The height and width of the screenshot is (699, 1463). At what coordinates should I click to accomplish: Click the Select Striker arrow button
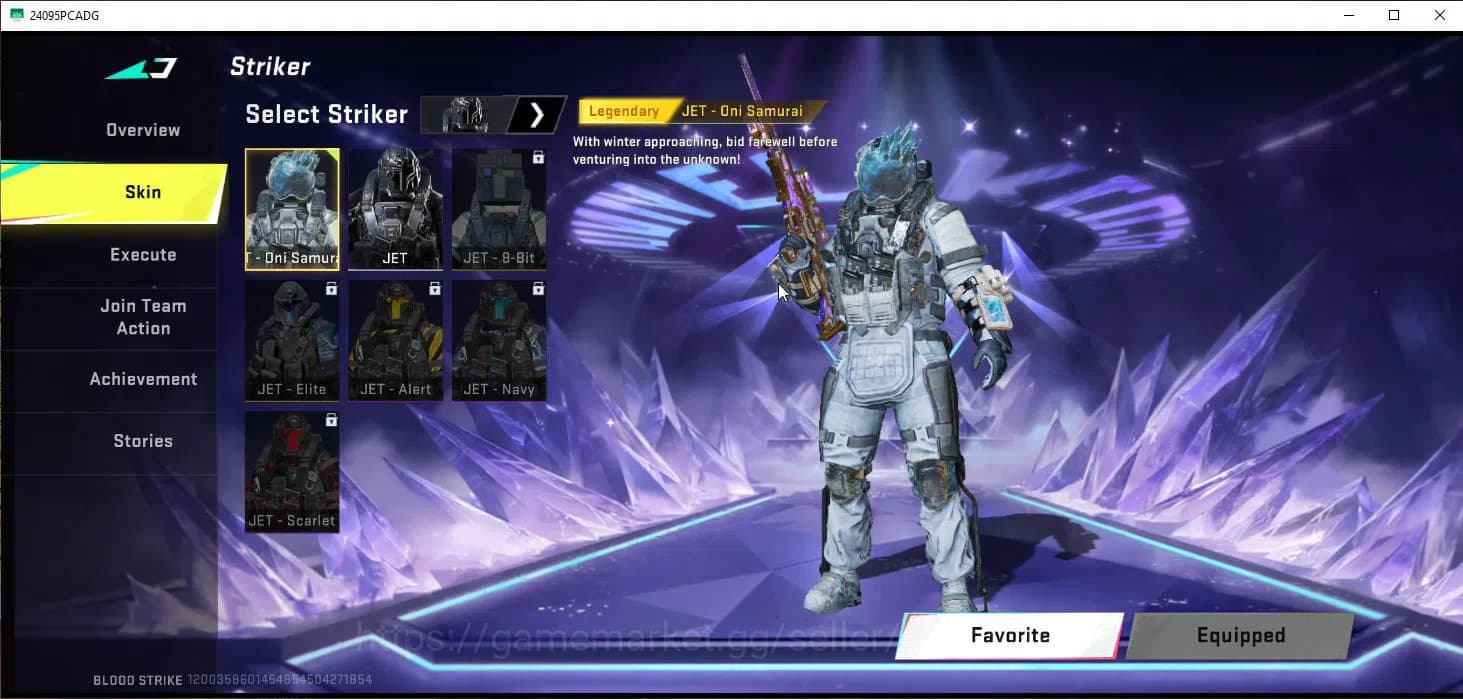click(x=537, y=115)
